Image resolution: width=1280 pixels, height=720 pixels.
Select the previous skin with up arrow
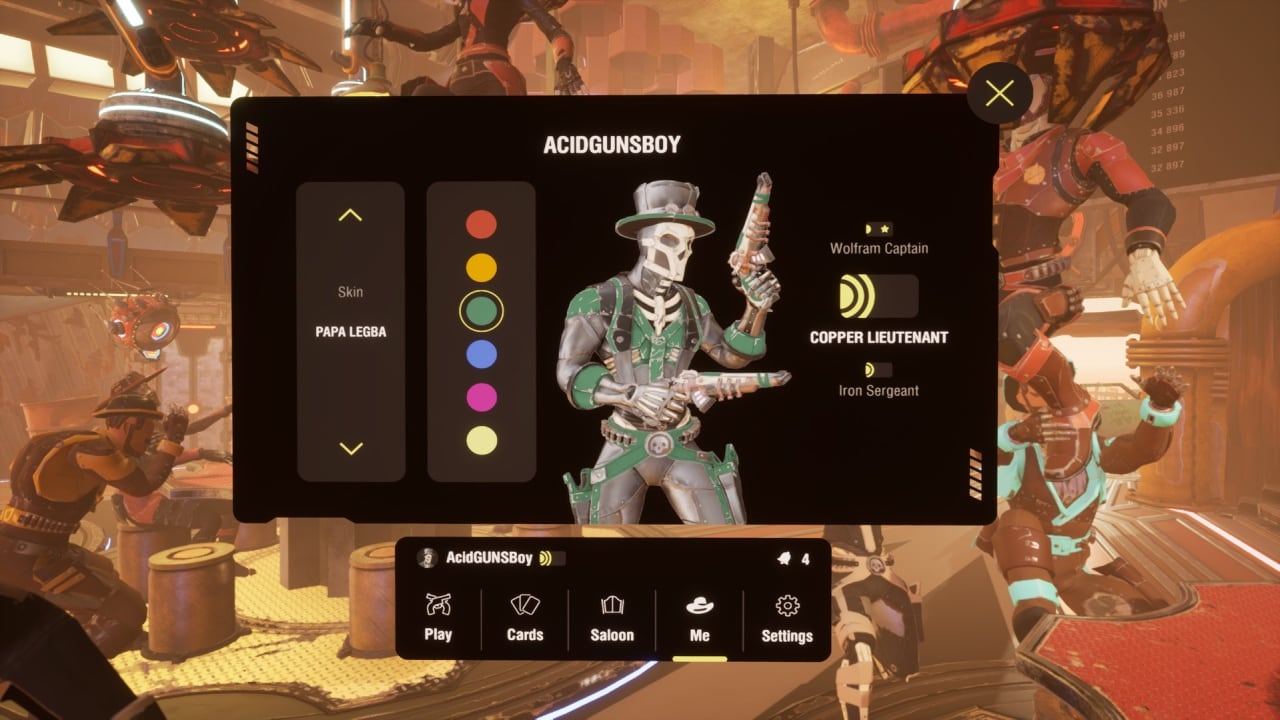(350, 215)
